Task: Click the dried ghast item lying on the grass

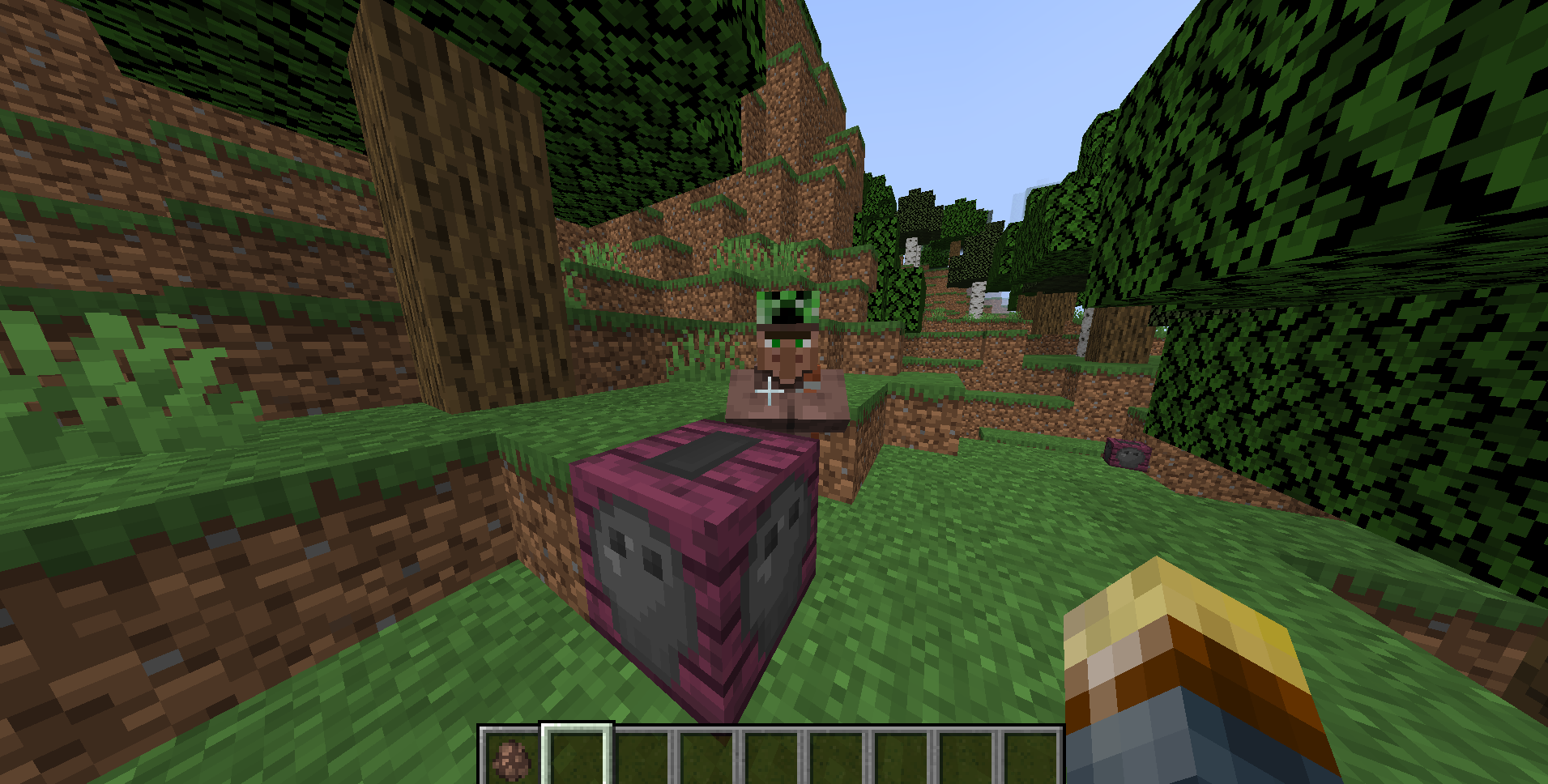Action: tap(1126, 455)
